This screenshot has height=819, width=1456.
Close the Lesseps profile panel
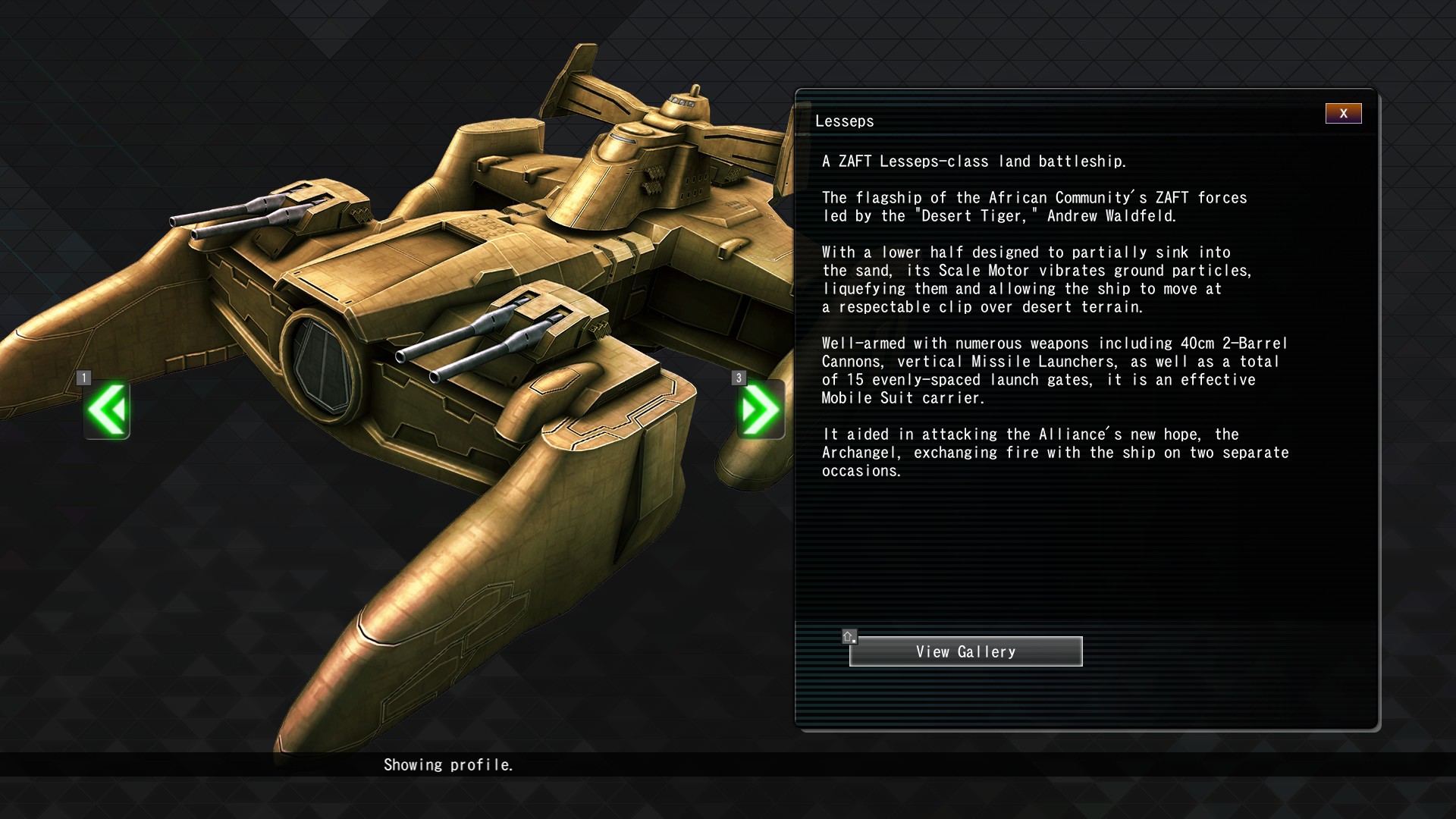pos(1343,114)
